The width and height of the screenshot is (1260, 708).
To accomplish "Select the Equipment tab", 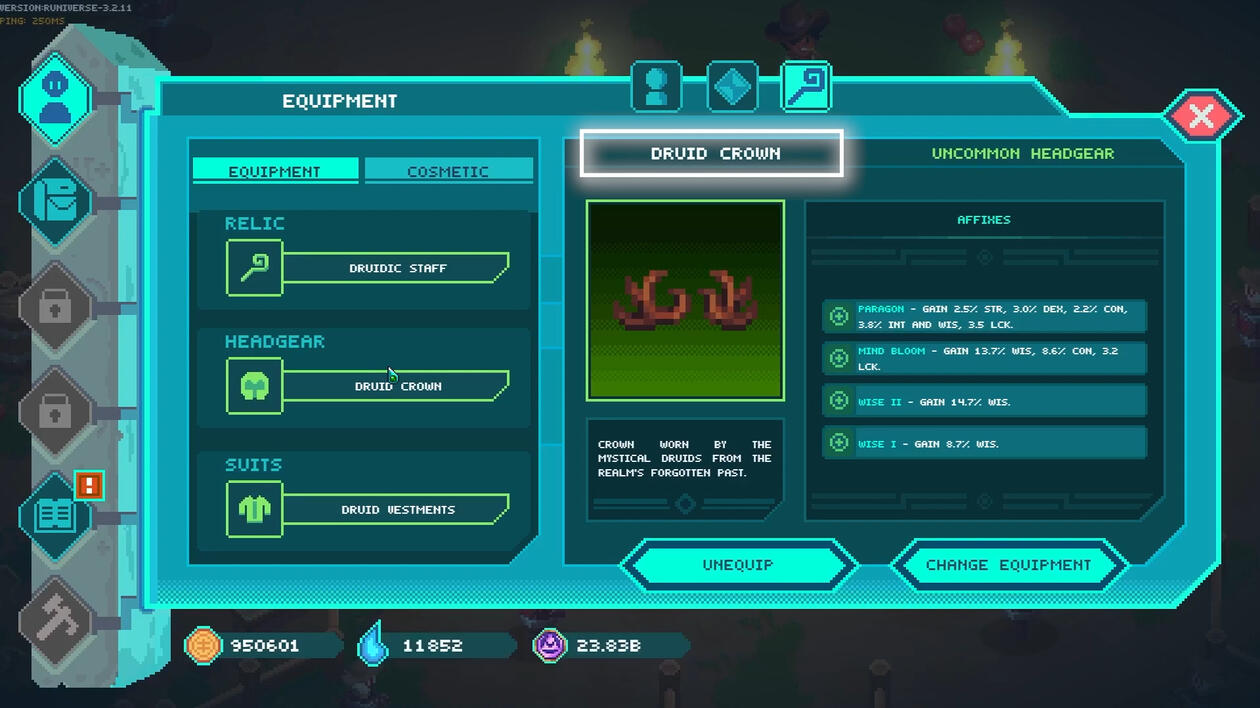I will 275,171.
